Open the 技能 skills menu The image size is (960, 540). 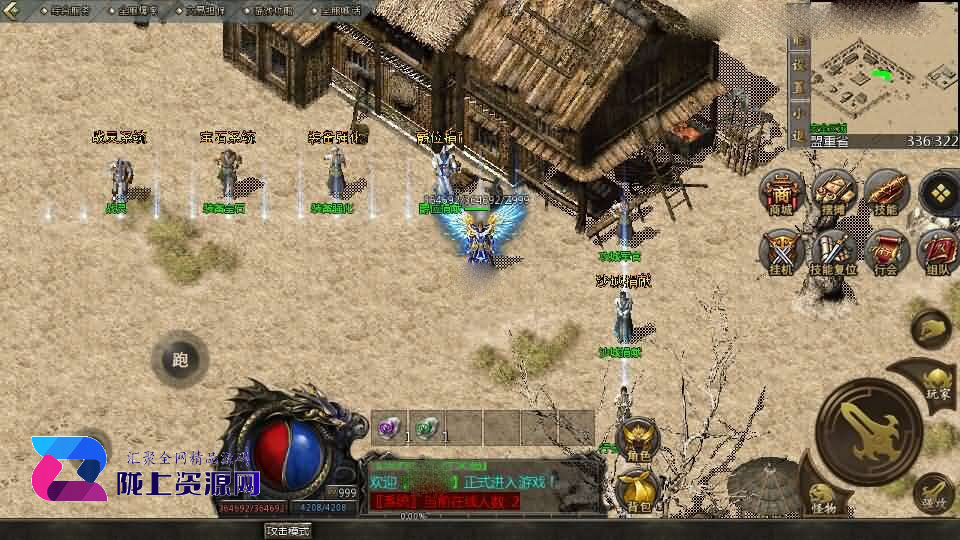886,190
